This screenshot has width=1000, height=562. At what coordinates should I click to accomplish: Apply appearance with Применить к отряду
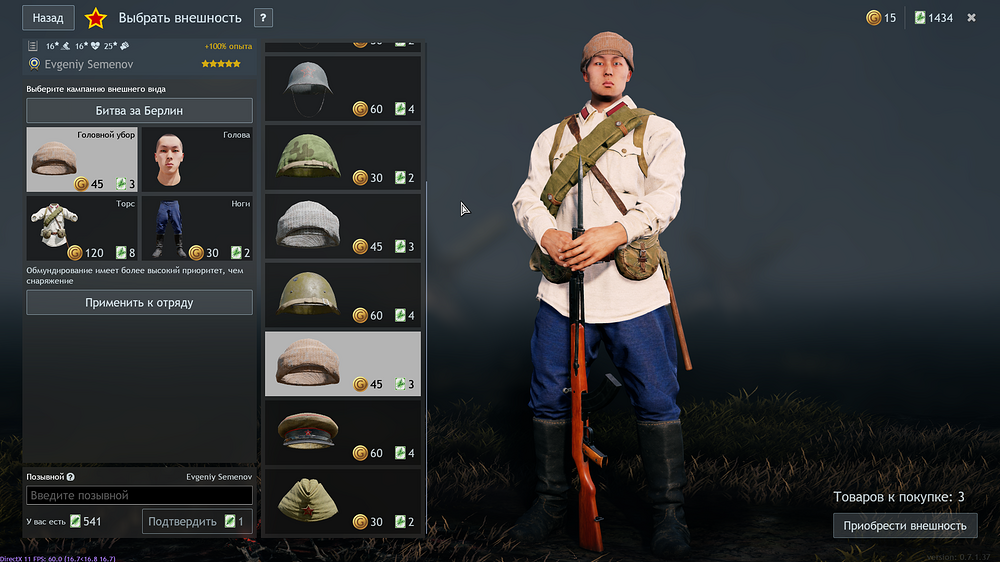(x=139, y=302)
